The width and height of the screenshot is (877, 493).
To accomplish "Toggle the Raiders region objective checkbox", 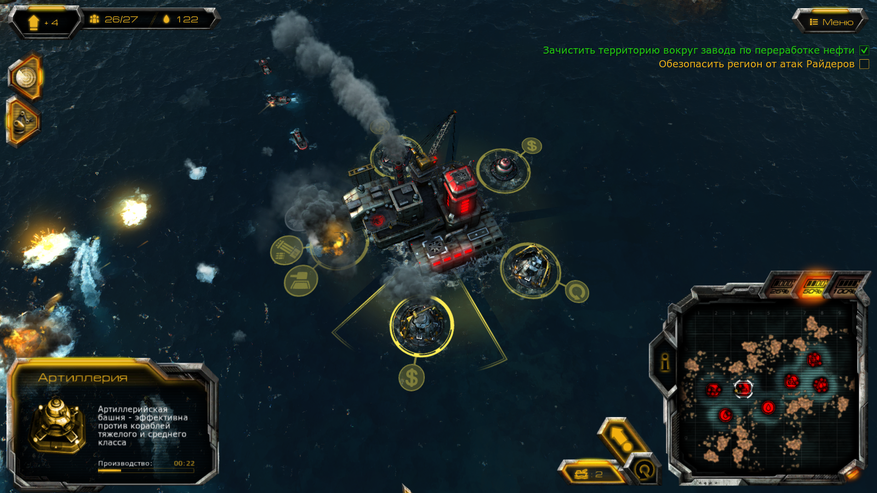I will 864,65.
